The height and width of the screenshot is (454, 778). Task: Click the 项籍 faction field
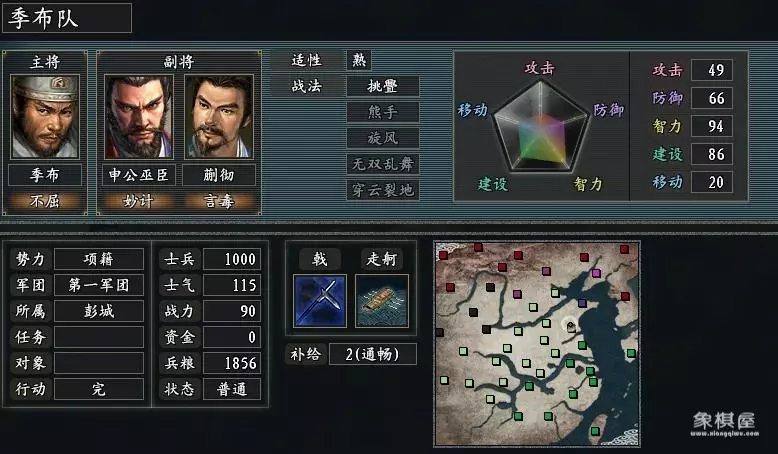98,259
